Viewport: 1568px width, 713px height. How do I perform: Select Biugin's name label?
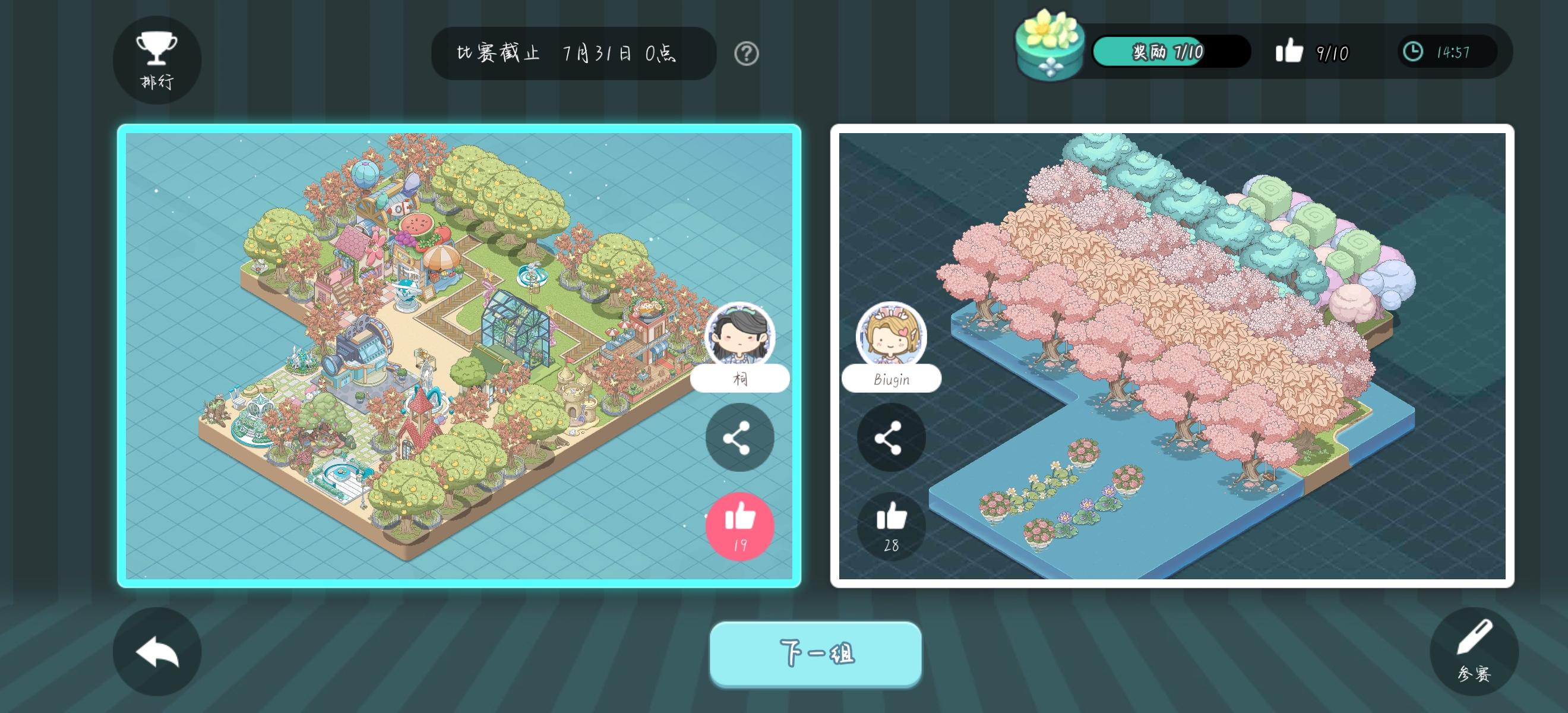890,379
